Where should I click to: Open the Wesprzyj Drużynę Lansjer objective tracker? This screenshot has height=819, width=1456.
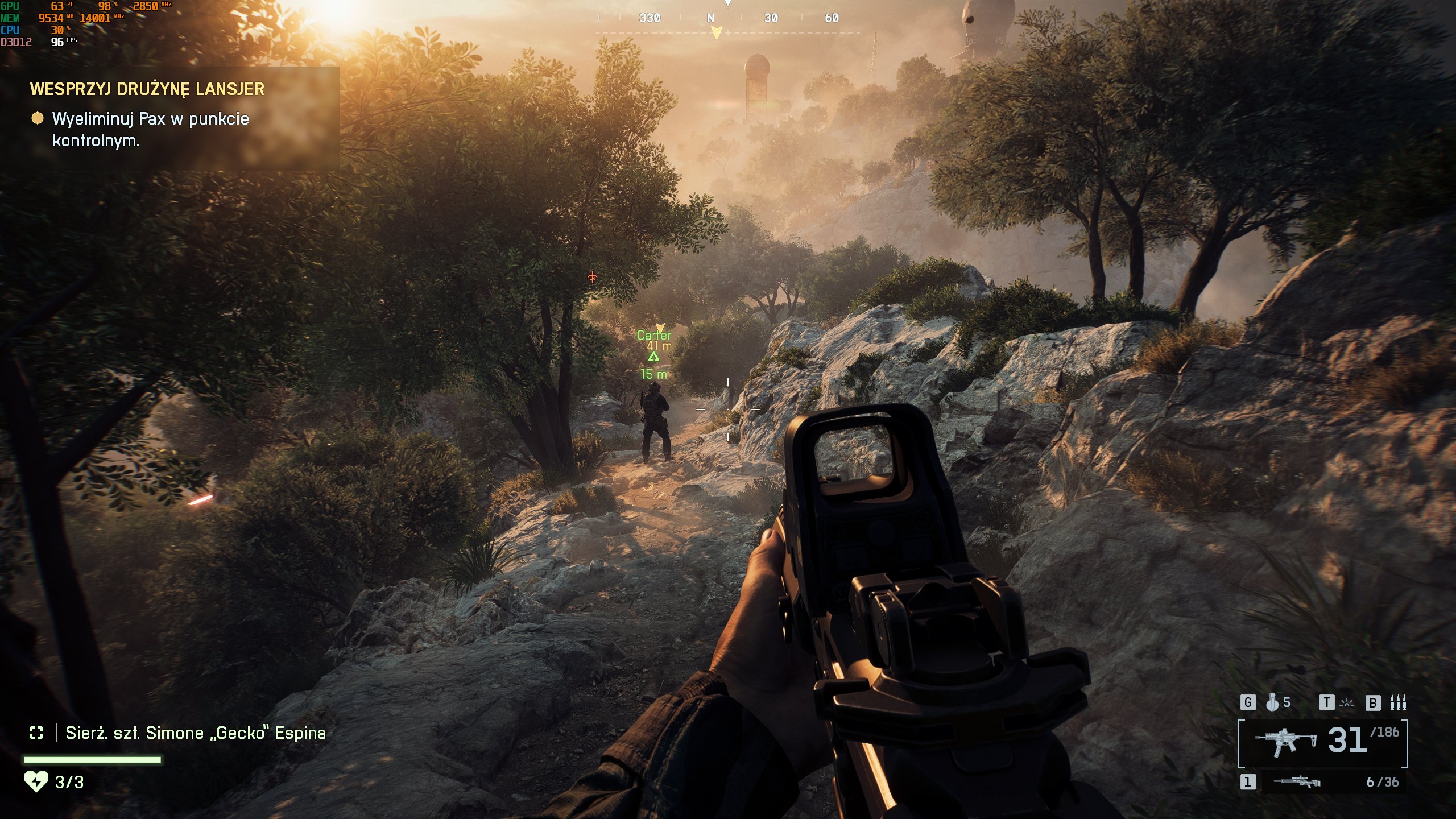pyautogui.click(x=147, y=89)
